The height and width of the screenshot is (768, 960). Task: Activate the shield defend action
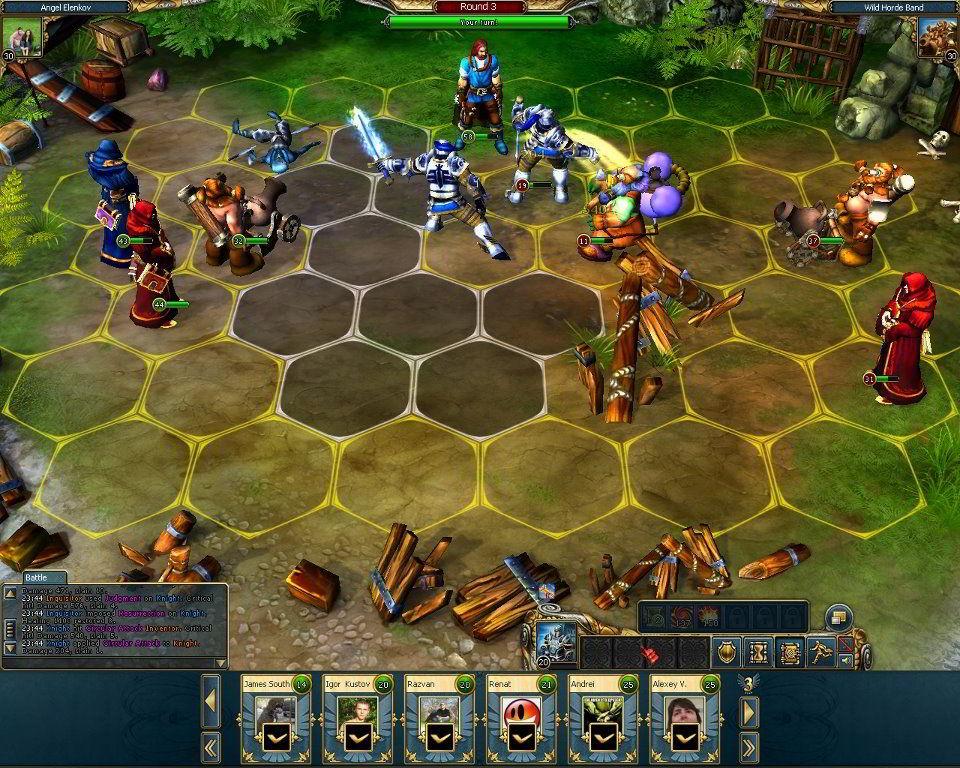[x=727, y=652]
